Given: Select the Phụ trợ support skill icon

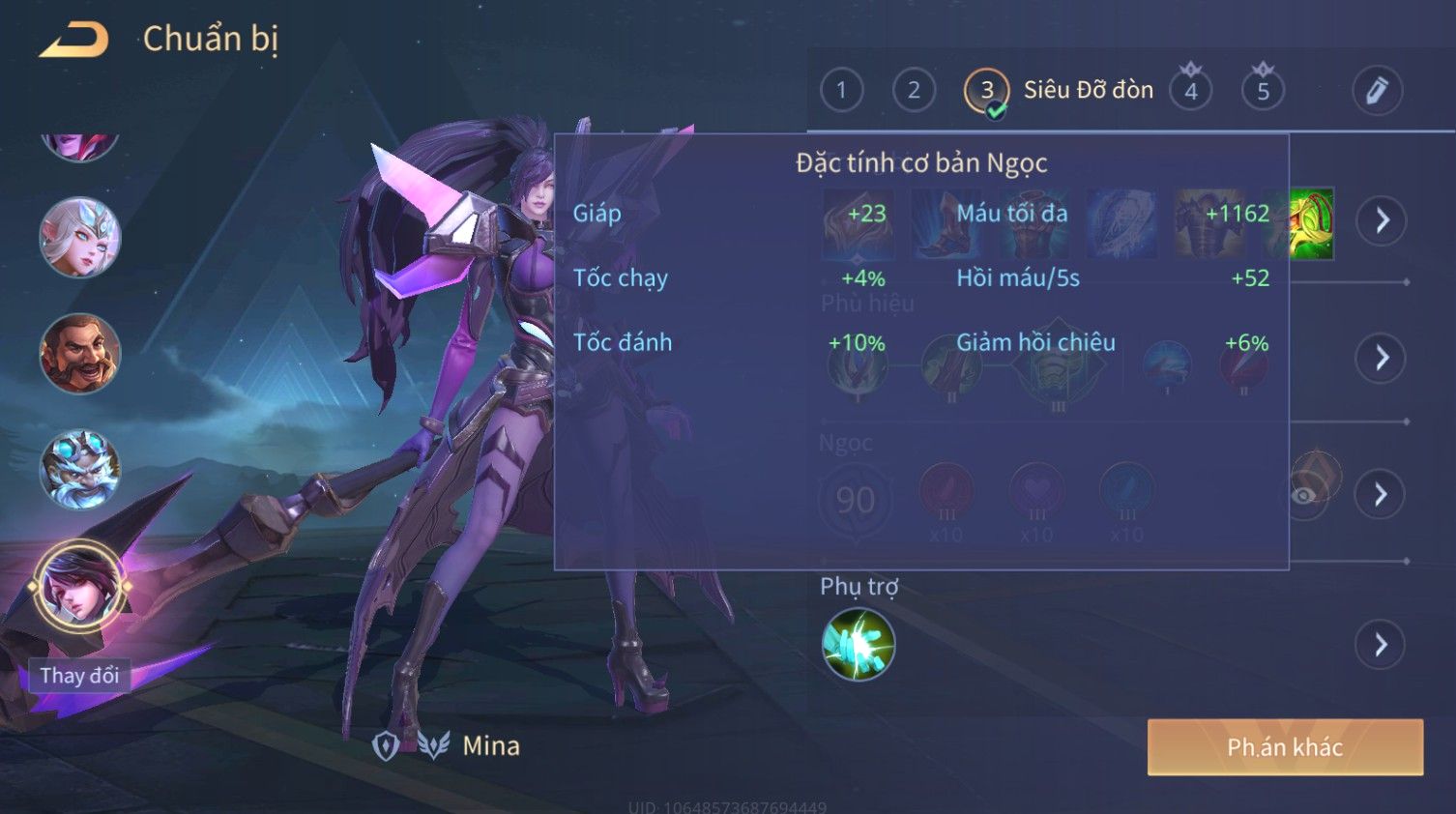Looking at the screenshot, I should pyautogui.click(x=859, y=645).
